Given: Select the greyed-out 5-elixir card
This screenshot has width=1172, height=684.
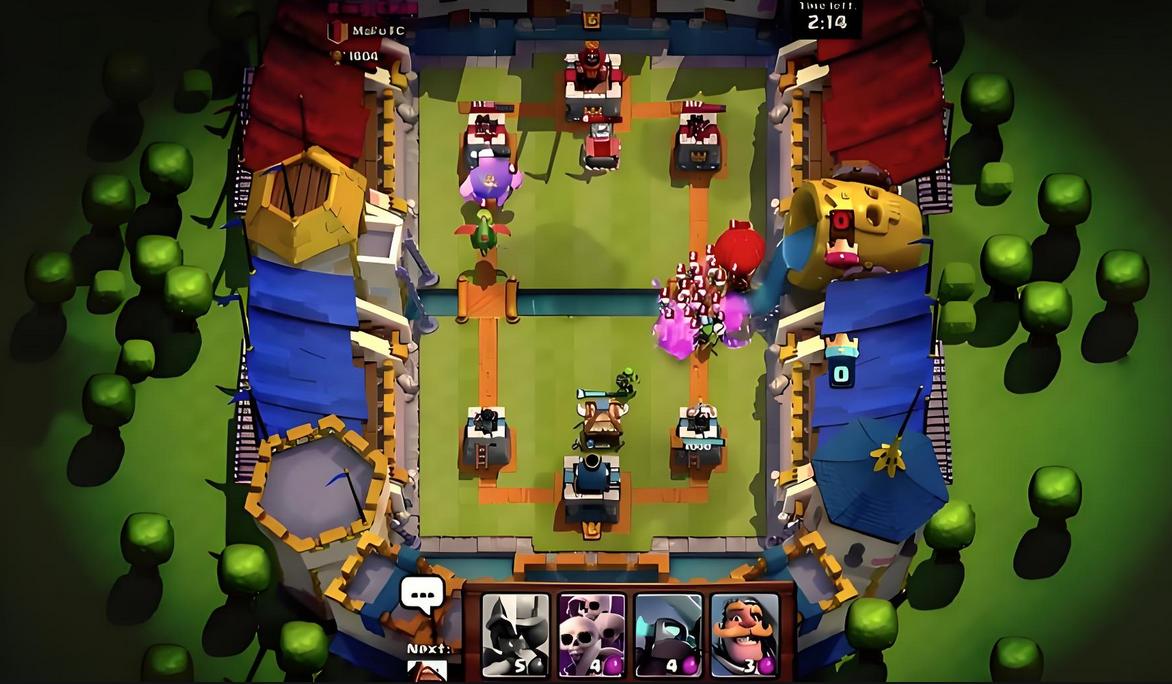Looking at the screenshot, I should tap(516, 634).
